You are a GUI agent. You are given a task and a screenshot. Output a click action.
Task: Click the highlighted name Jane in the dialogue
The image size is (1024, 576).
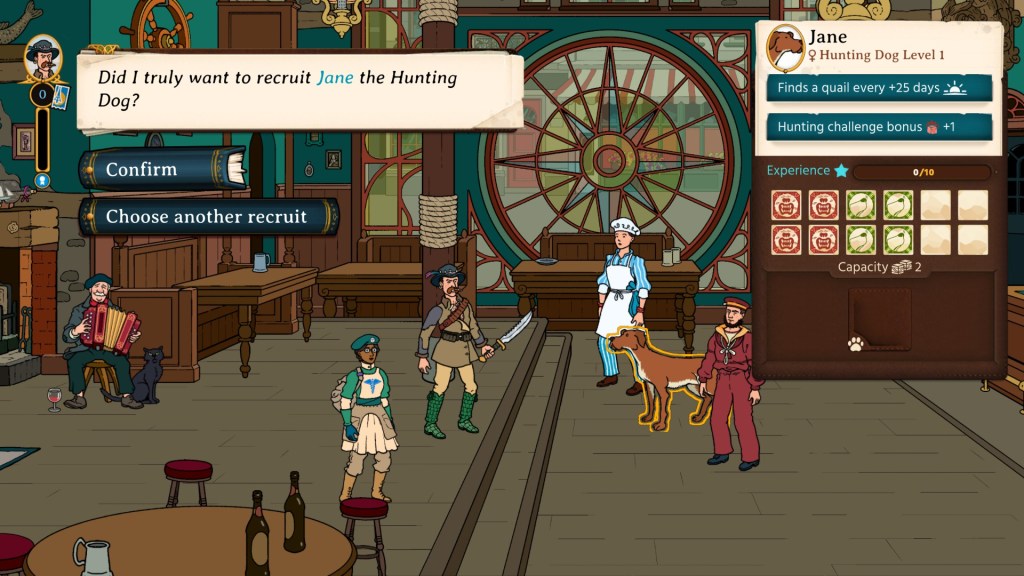335,78
